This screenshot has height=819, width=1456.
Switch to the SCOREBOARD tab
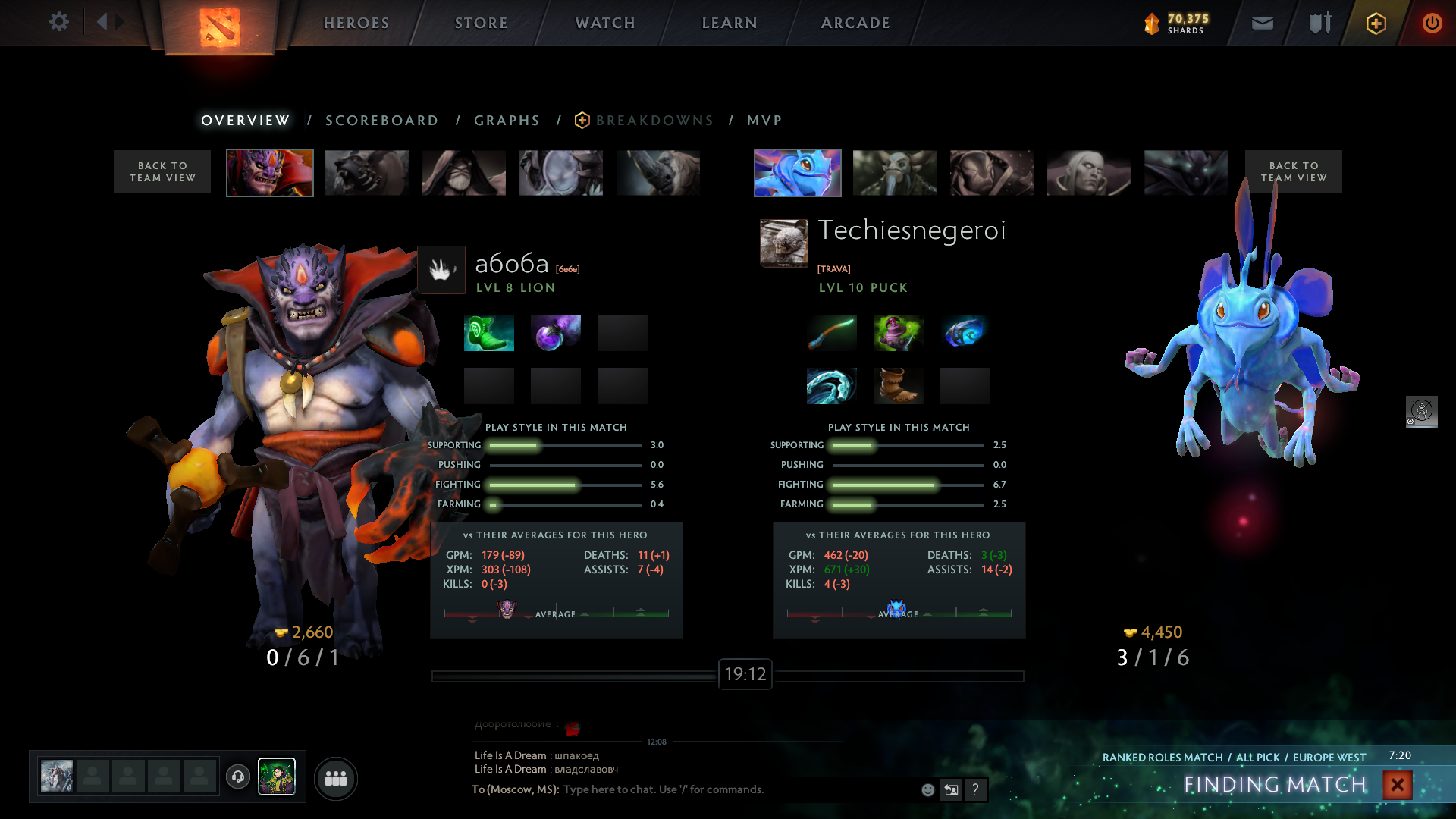coord(381,121)
